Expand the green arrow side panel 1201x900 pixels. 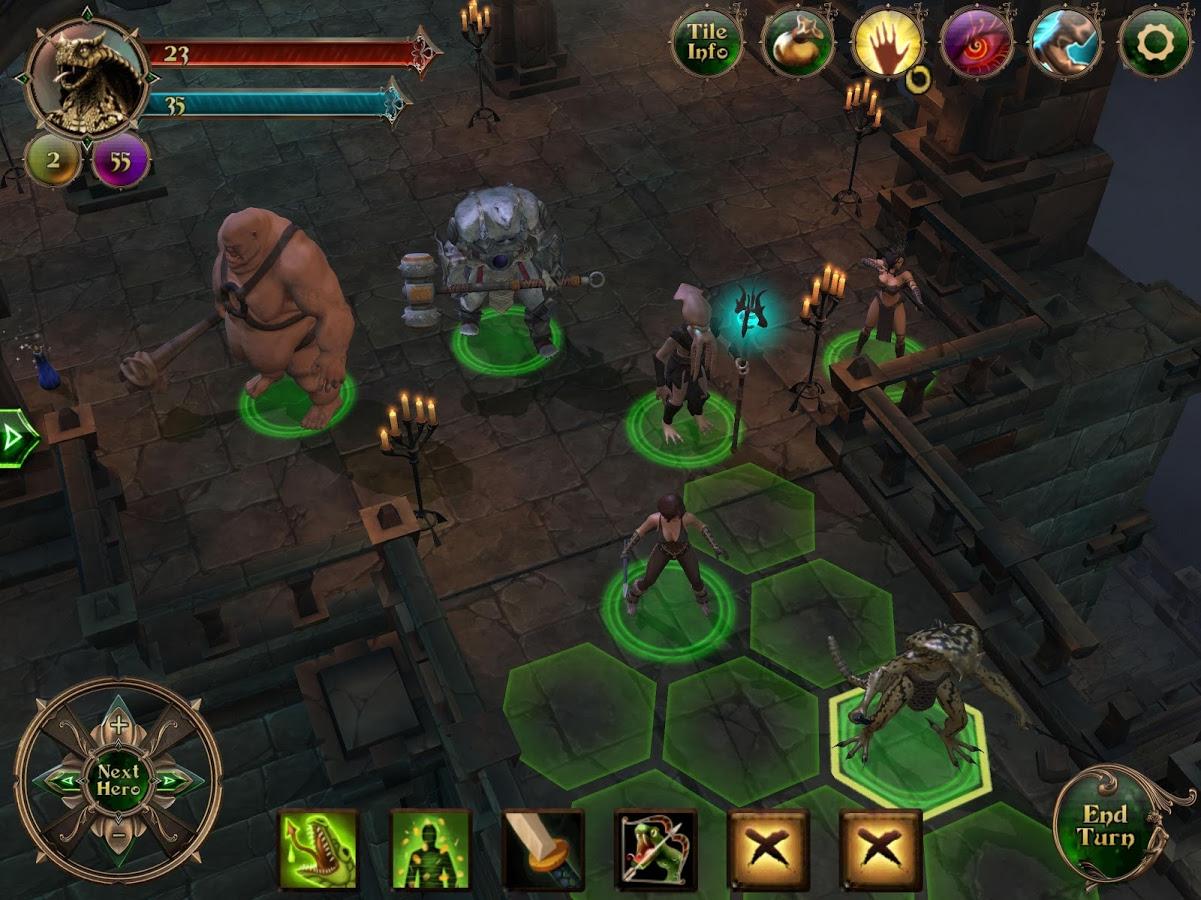[16, 438]
